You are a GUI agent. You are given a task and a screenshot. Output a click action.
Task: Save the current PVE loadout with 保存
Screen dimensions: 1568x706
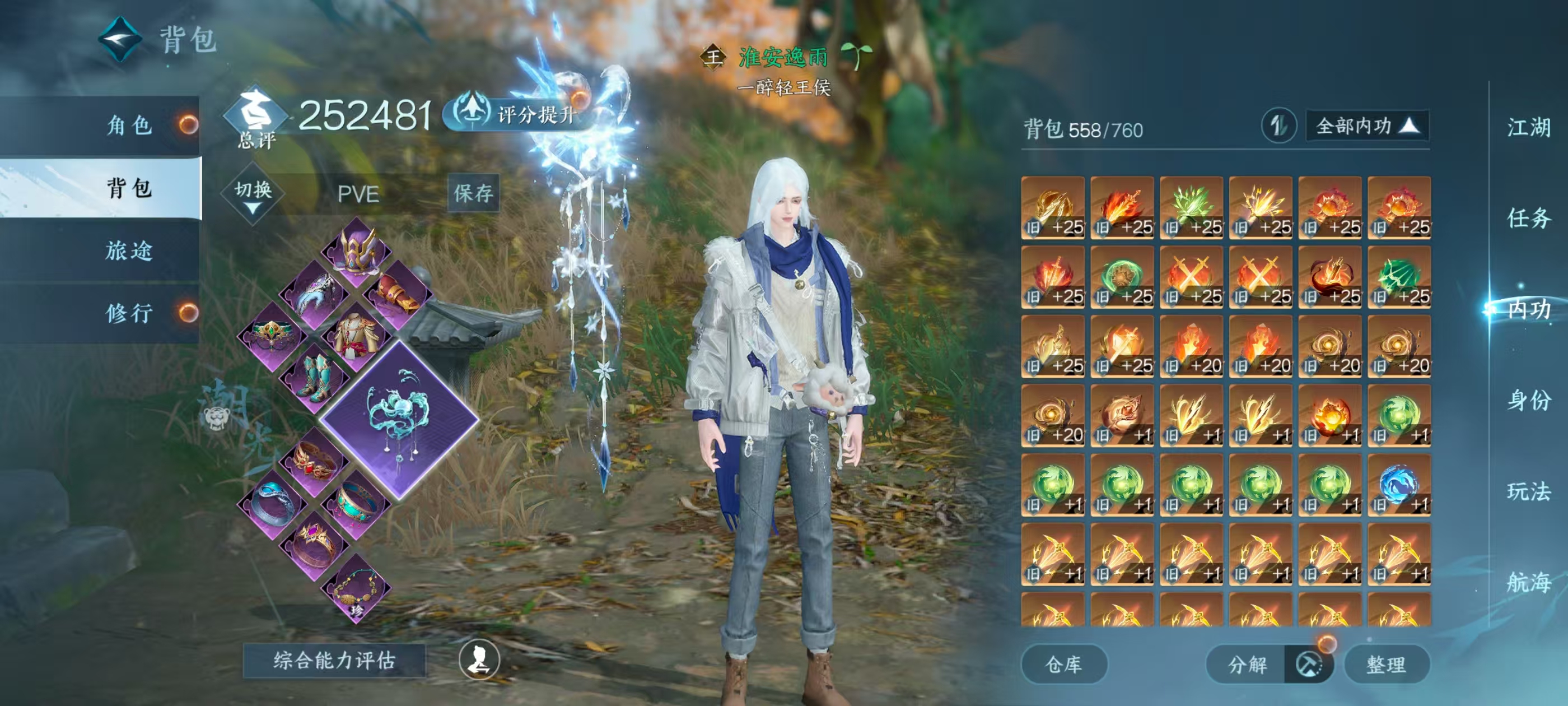(473, 193)
